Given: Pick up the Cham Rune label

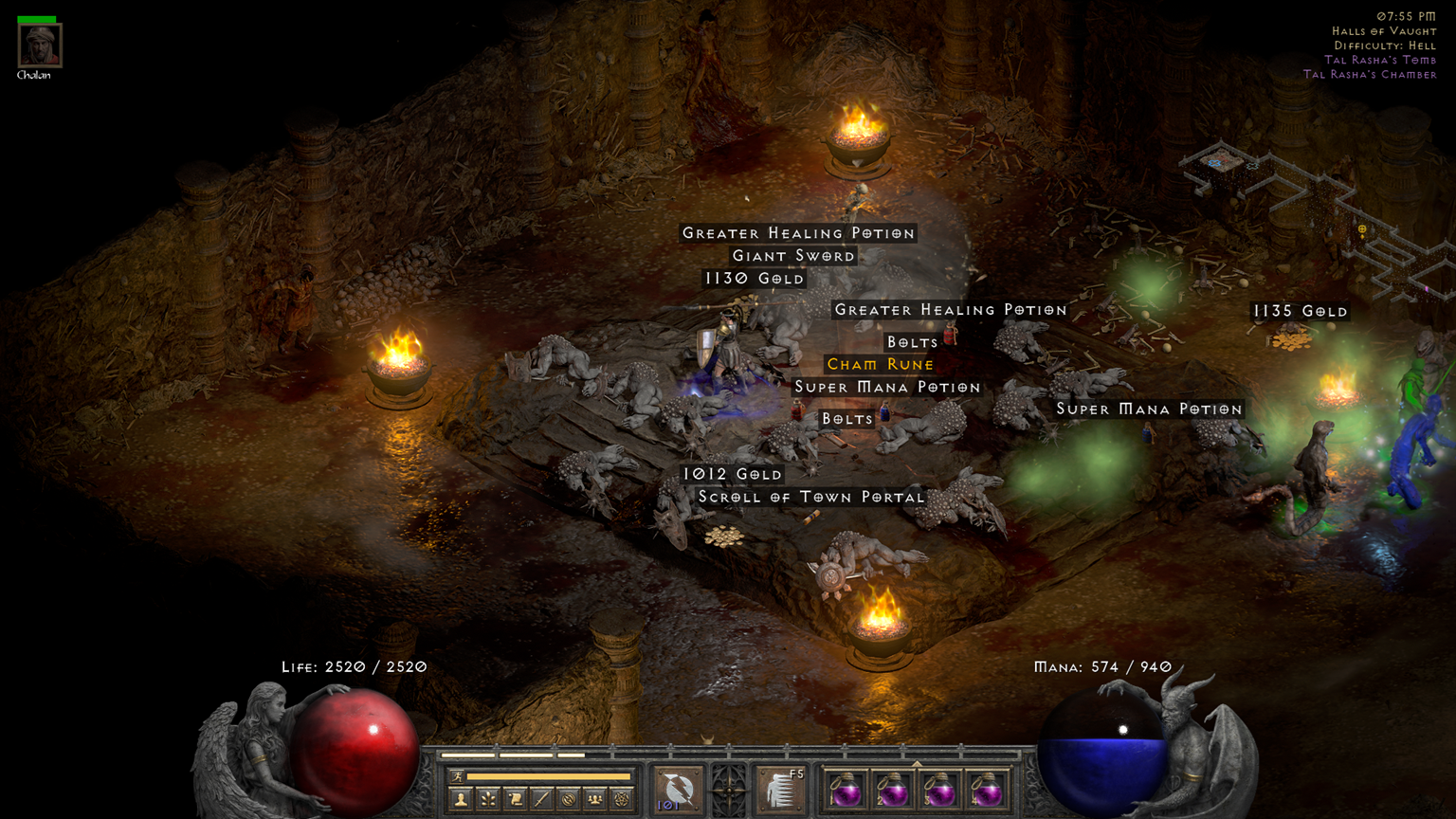Looking at the screenshot, I should pos(880,364).
